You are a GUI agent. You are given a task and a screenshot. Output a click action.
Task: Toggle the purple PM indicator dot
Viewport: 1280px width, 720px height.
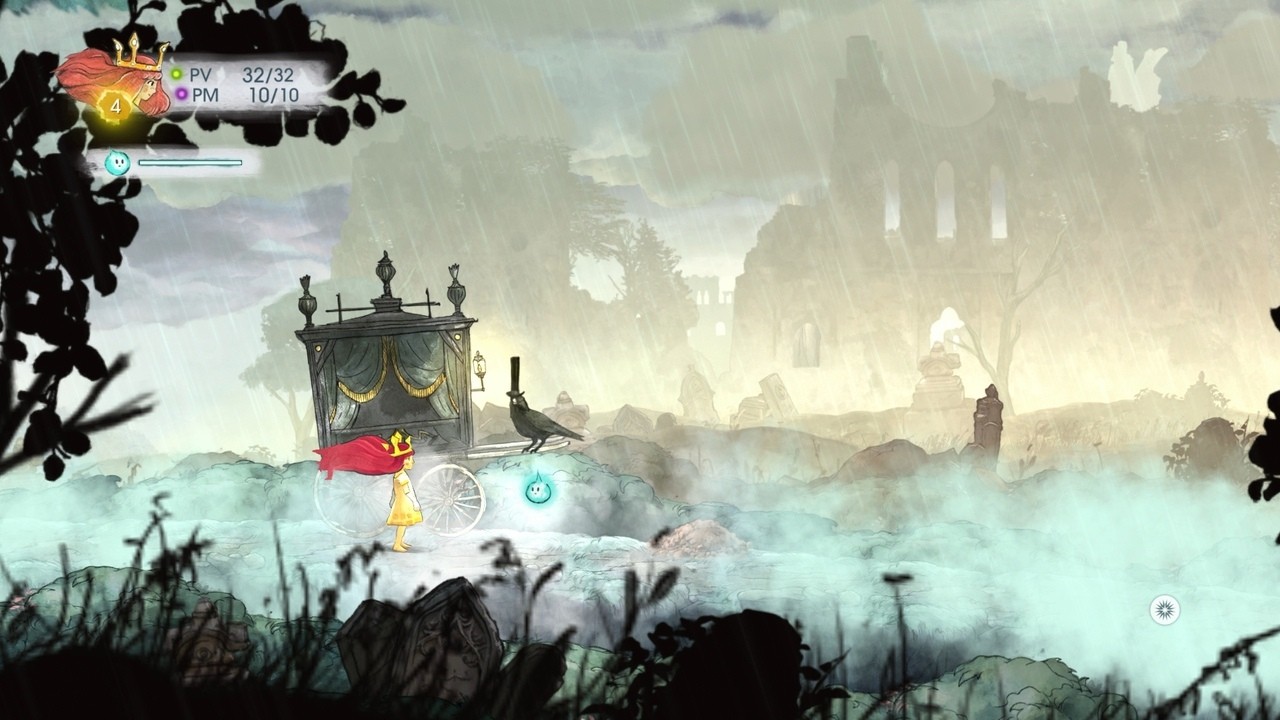[x=180, y=93]
